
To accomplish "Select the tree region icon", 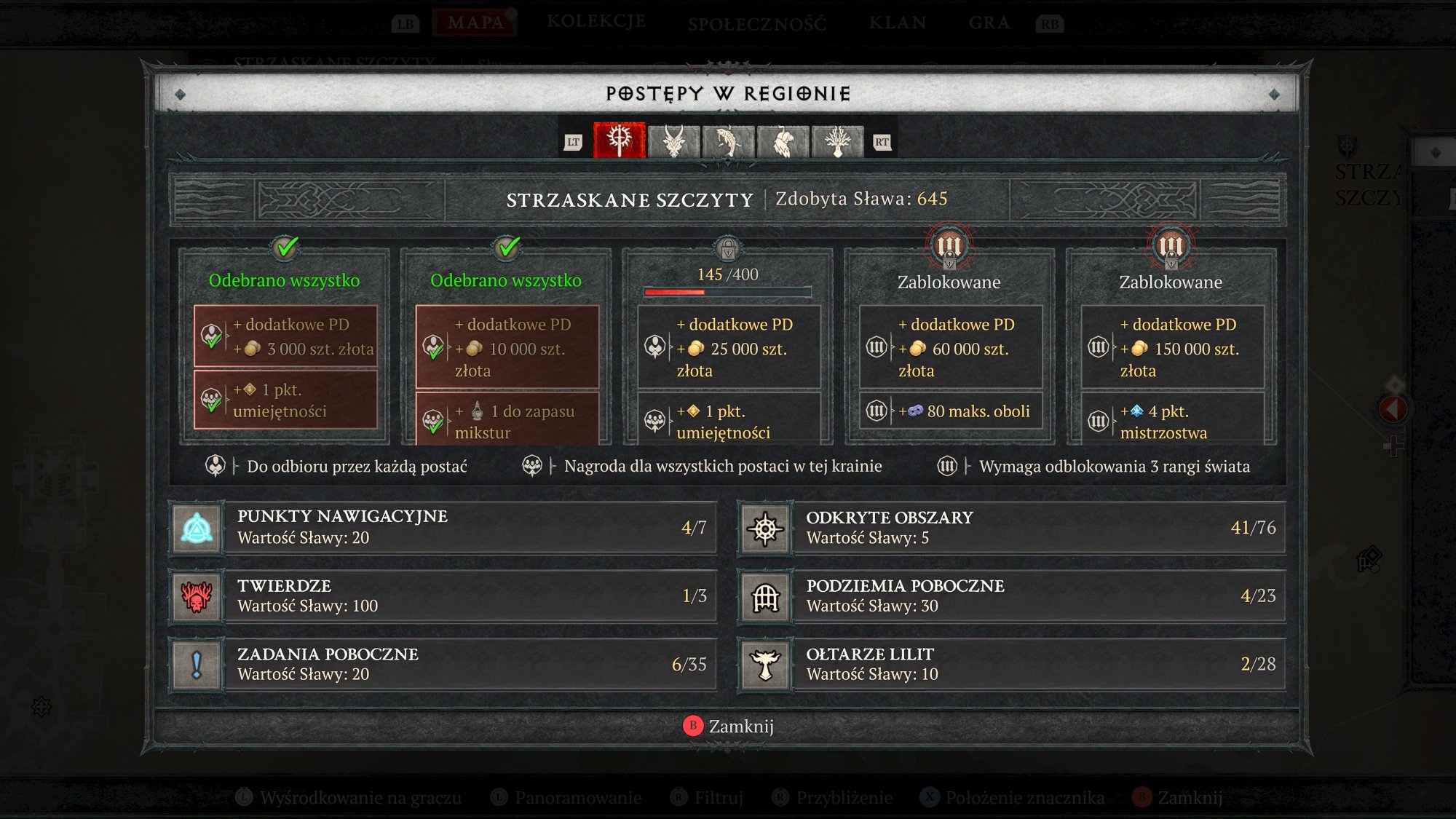I will pos(839,143).
